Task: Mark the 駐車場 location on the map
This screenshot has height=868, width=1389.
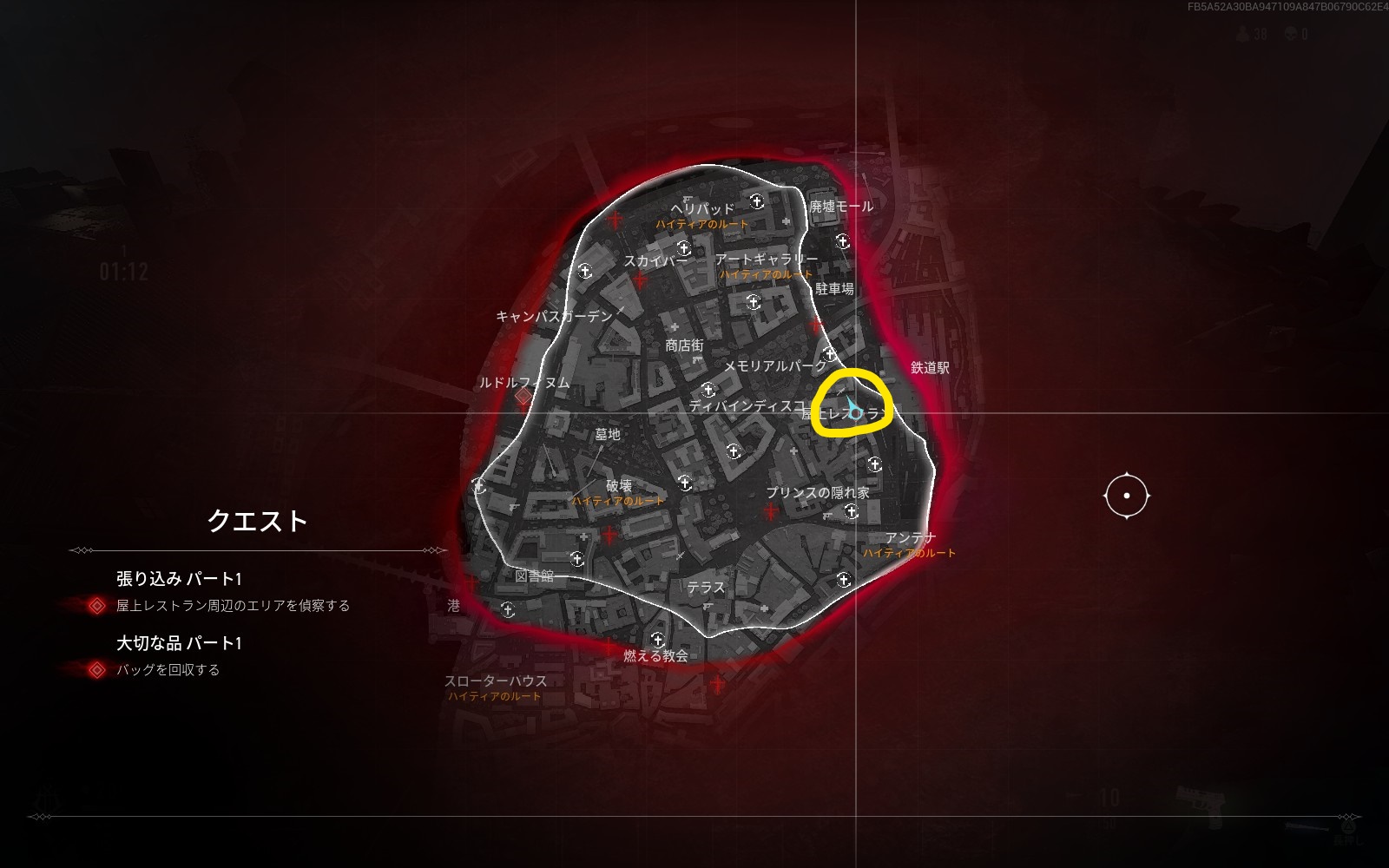Action: (834, 289)
